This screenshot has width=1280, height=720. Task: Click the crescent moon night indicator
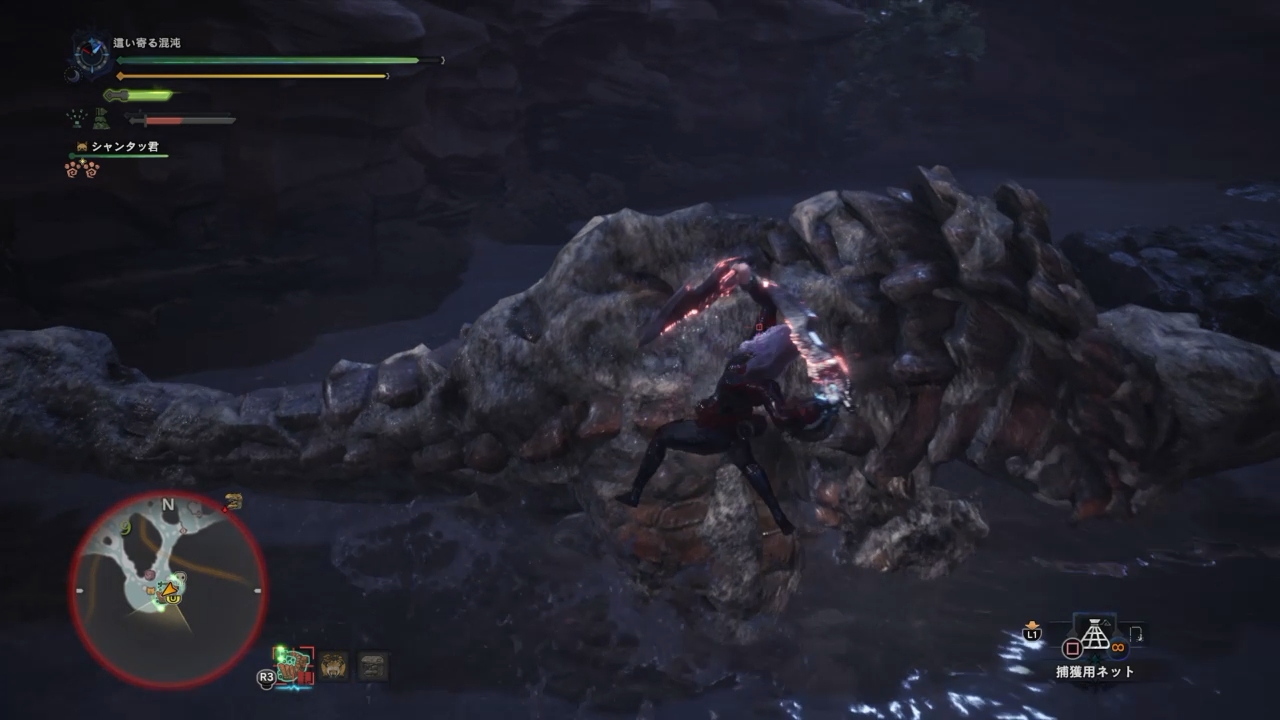[72, 74]
